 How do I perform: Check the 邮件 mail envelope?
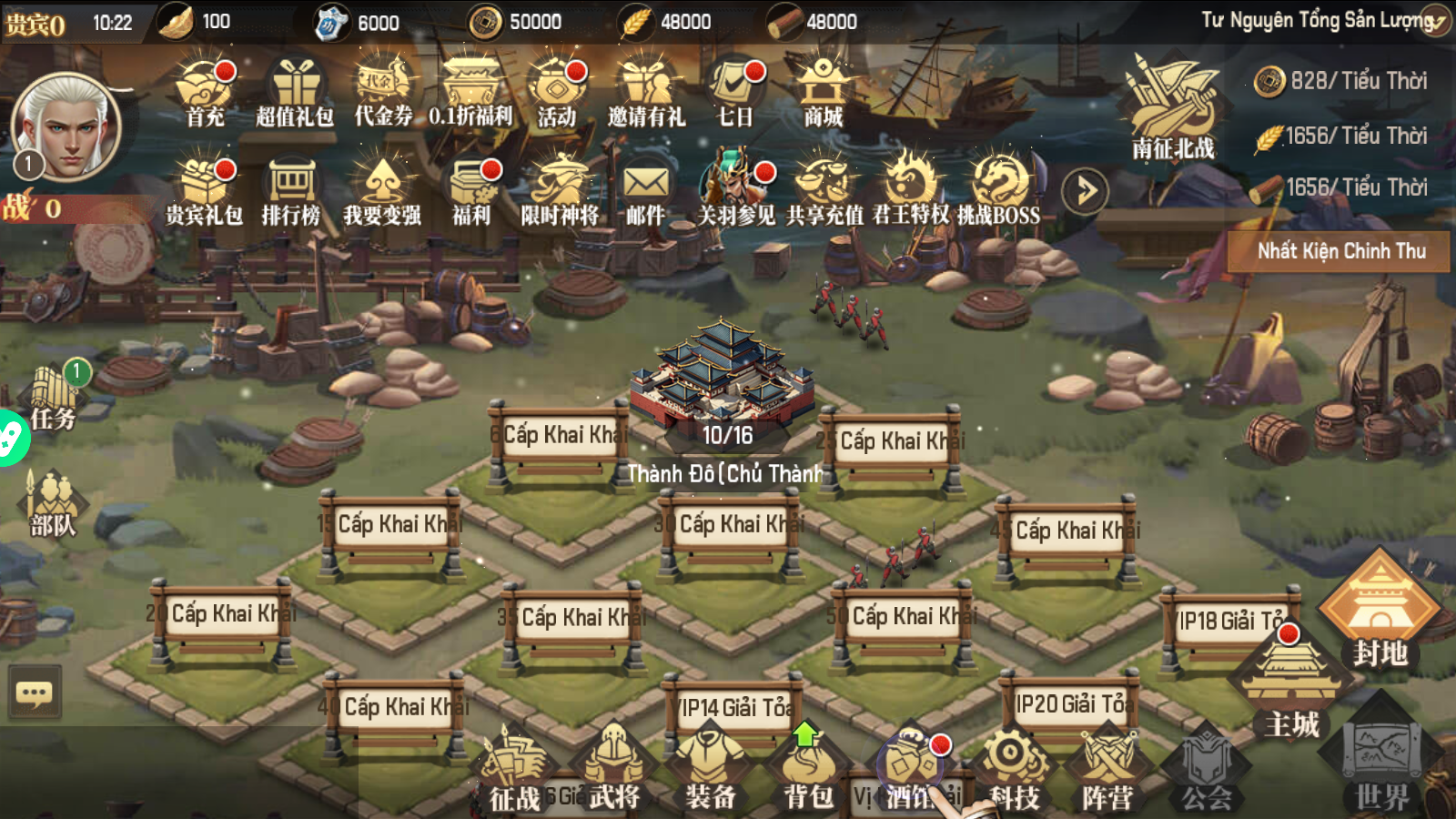pos(645,191)
